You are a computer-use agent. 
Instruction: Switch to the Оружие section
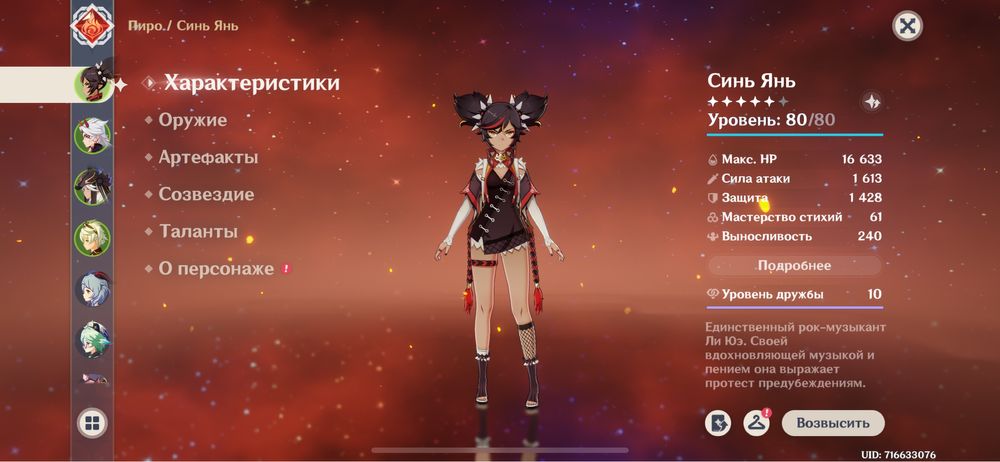click(192, 120)
